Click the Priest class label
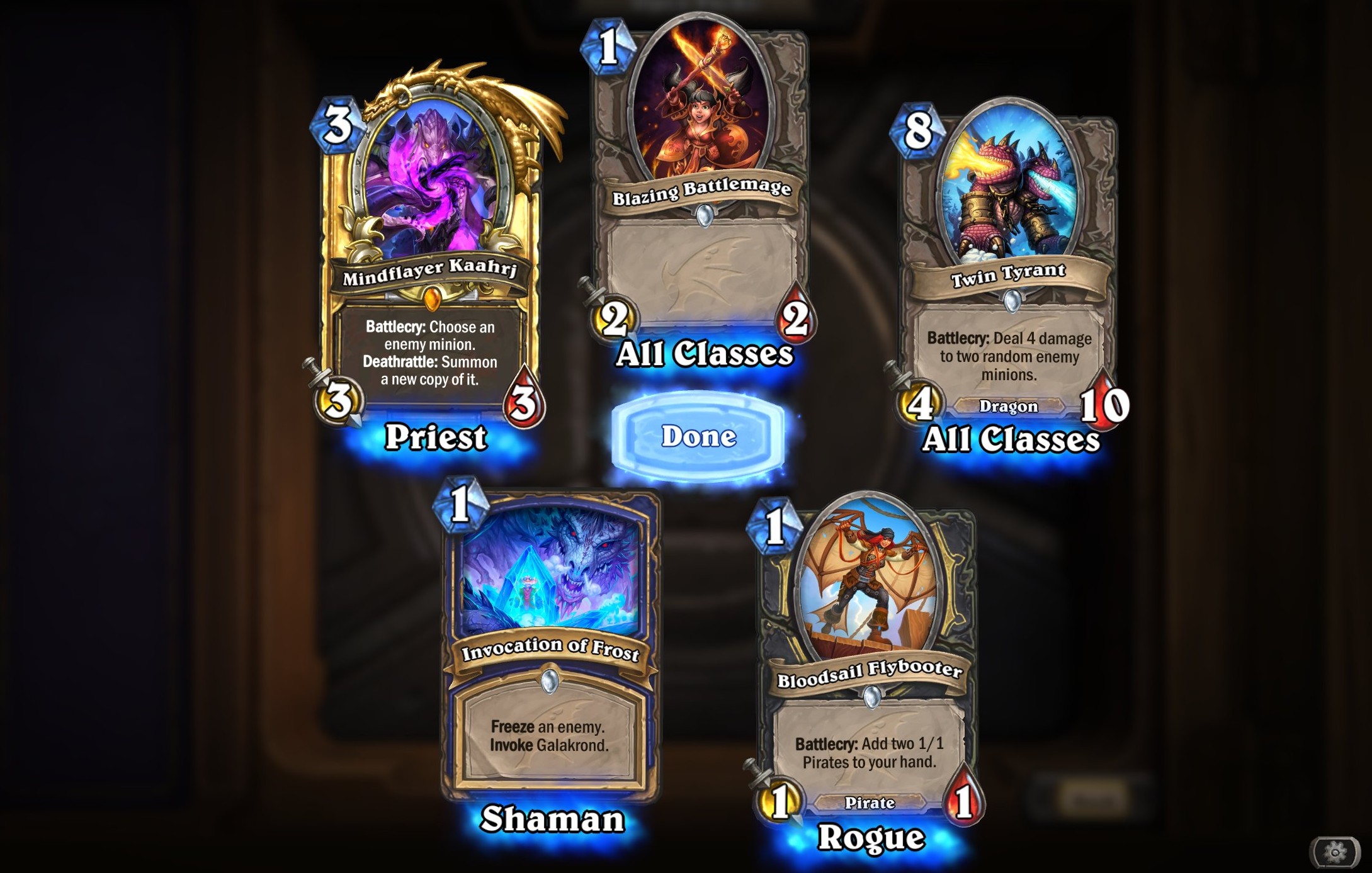This screenshot has height=873, width=1372. [x=436, y=439]
